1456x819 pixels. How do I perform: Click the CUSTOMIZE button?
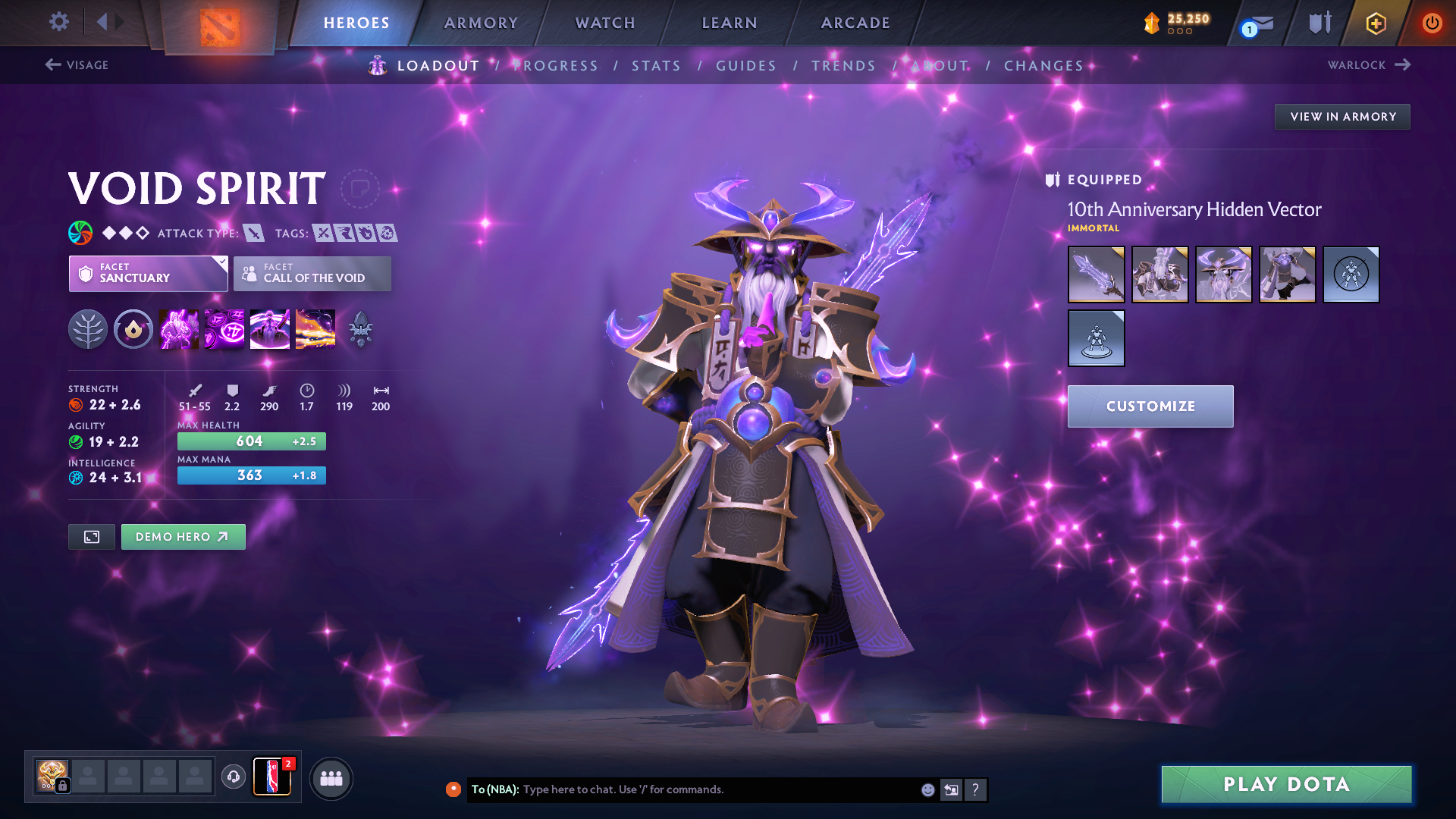pos(1150,406)
